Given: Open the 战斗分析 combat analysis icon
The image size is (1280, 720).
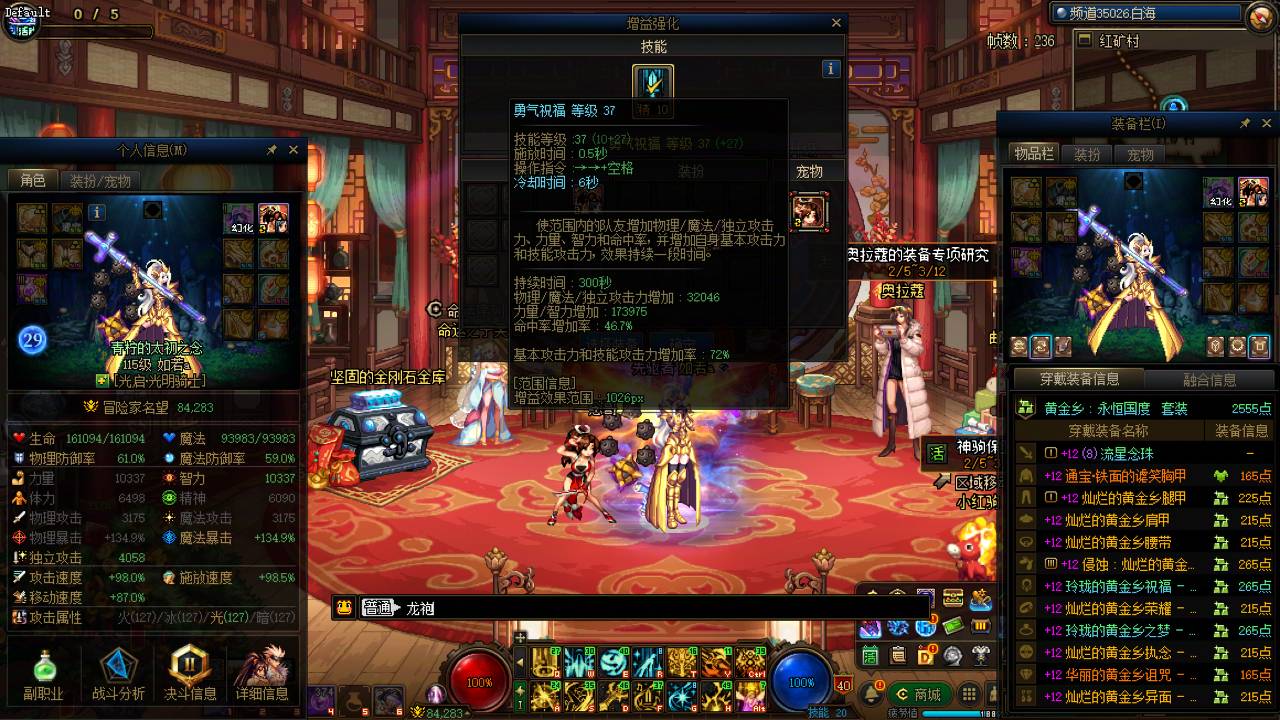Looking at the screenshot, I should [x=117, y=670].
